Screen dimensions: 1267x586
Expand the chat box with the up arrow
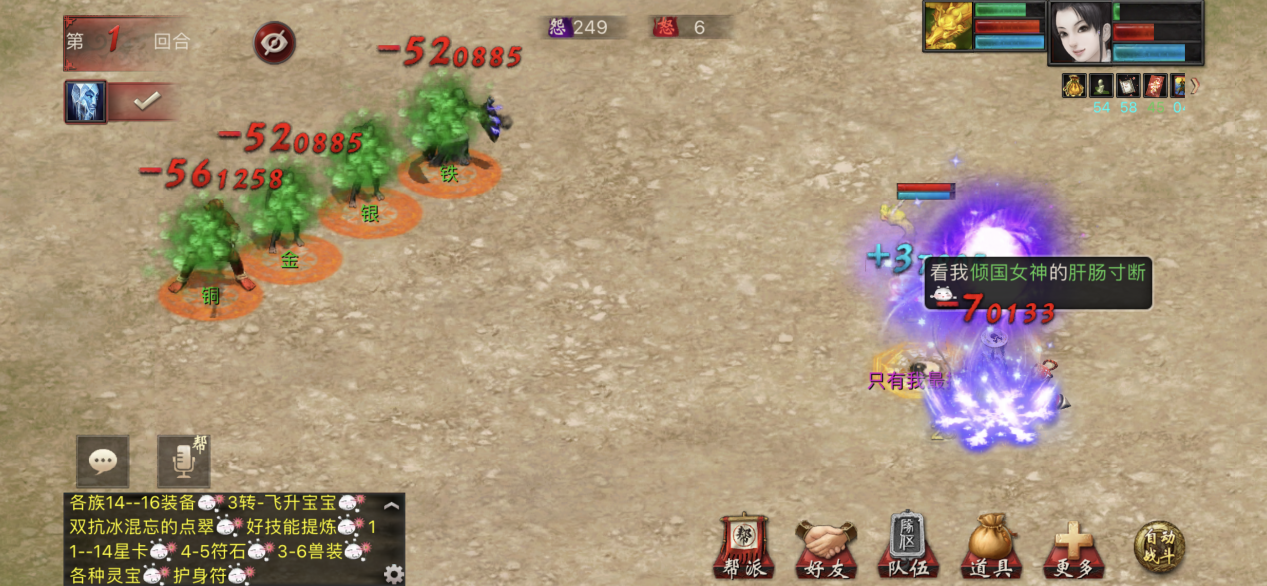tap(392, 506)
